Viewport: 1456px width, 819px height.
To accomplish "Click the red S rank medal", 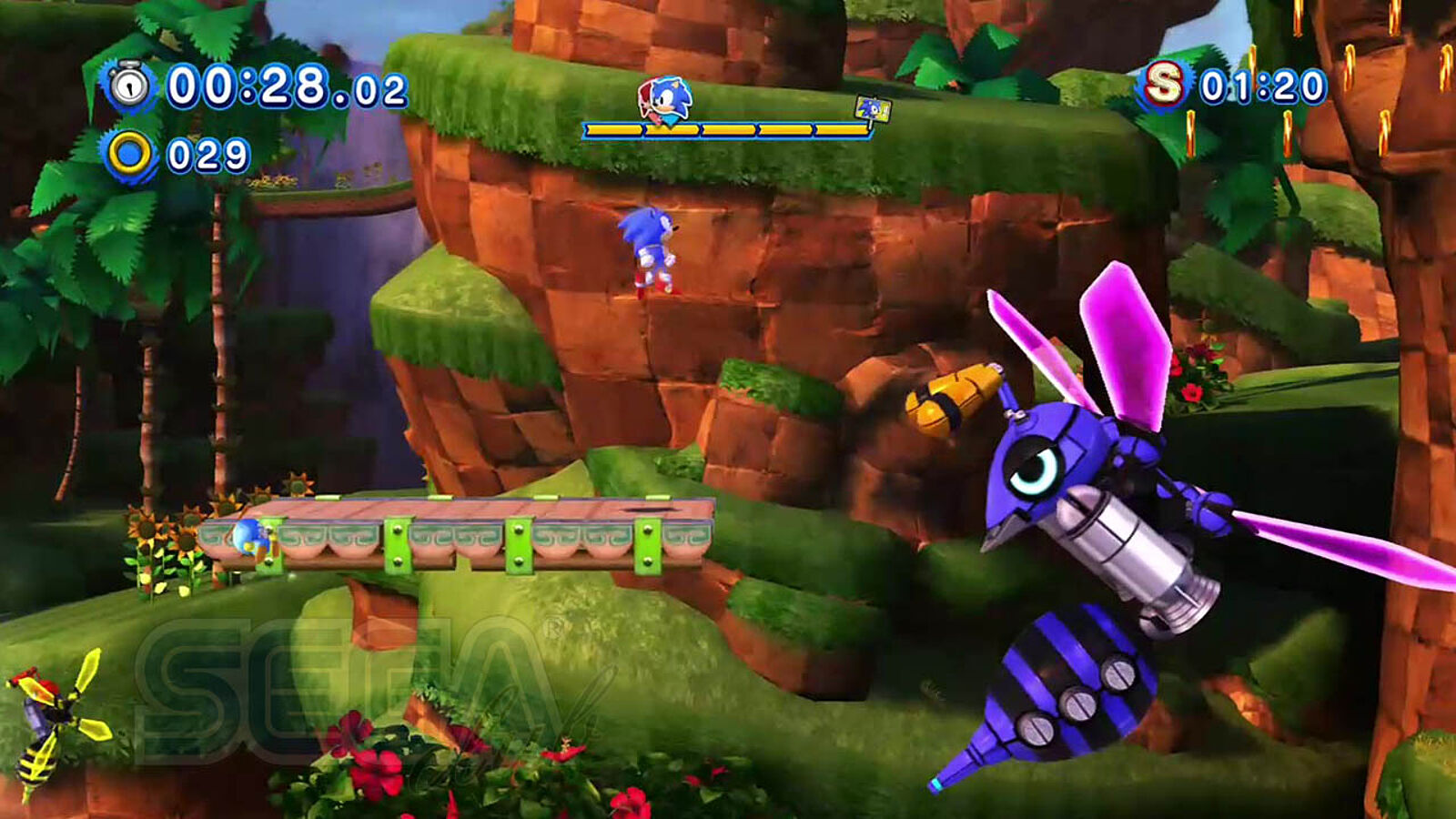I will tap(1163, 86).
